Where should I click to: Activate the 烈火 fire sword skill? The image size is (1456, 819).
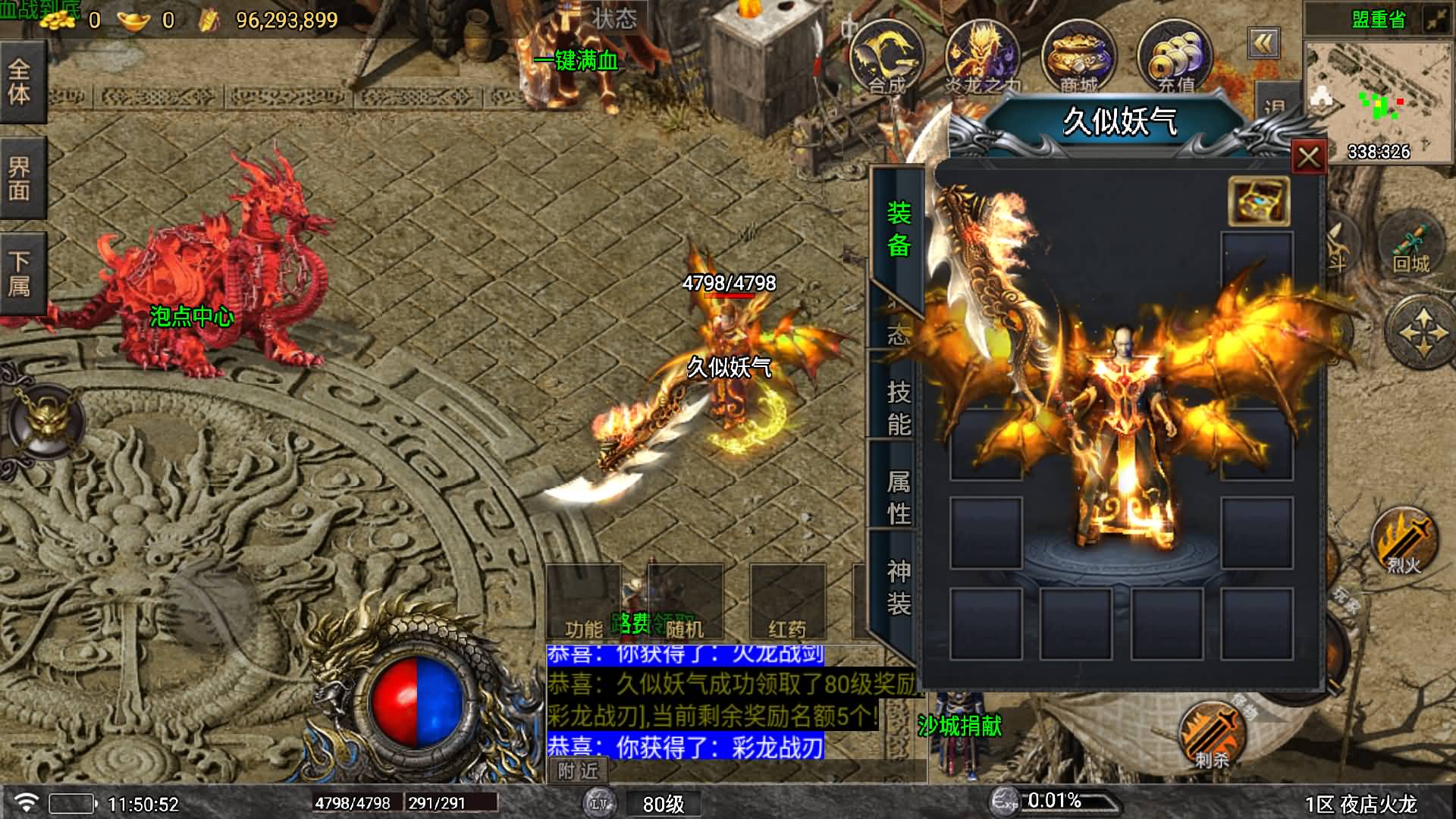click(1404, 541)
